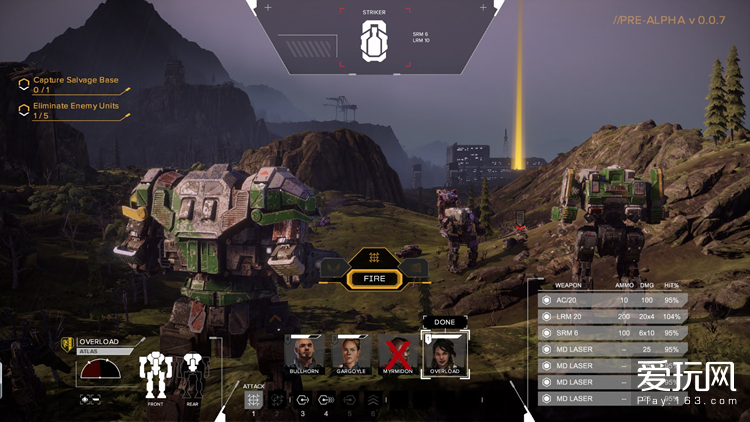Open the Eliminate Enemy Units objective
750x422 pixels.
point(76,110)
